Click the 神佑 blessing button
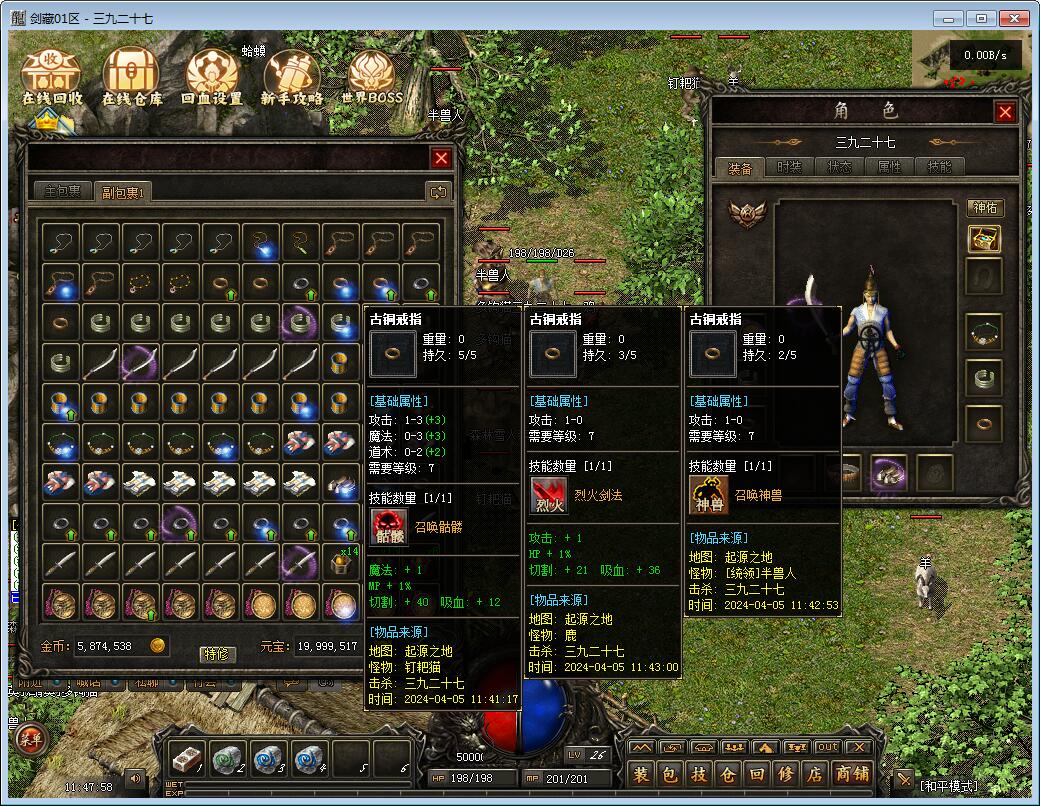The width and height of the screenshot is (1040, 806). point(985,208)
